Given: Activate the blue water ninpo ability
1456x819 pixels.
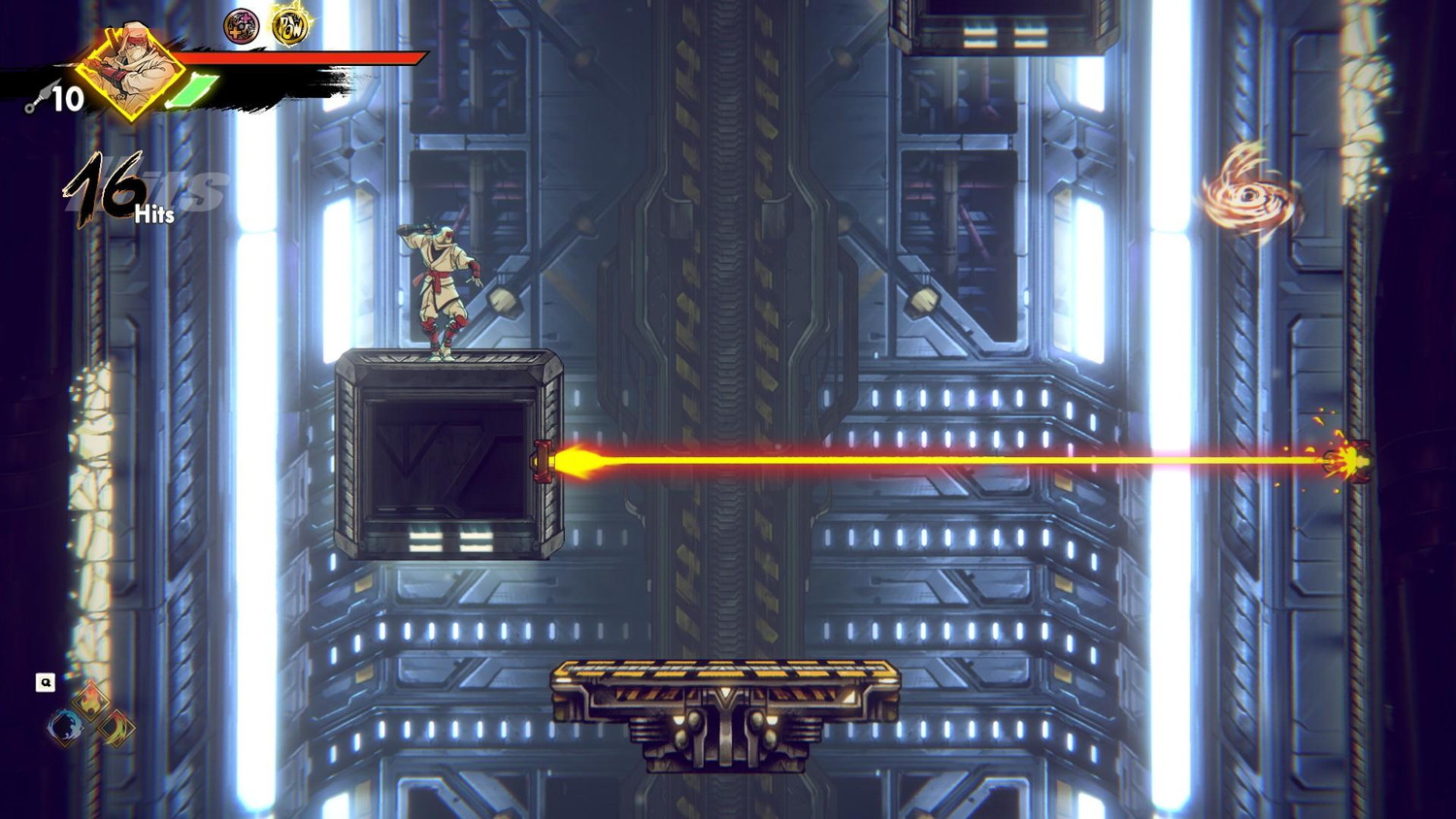Looking at the screenshot, I should (x=65, y=726).
